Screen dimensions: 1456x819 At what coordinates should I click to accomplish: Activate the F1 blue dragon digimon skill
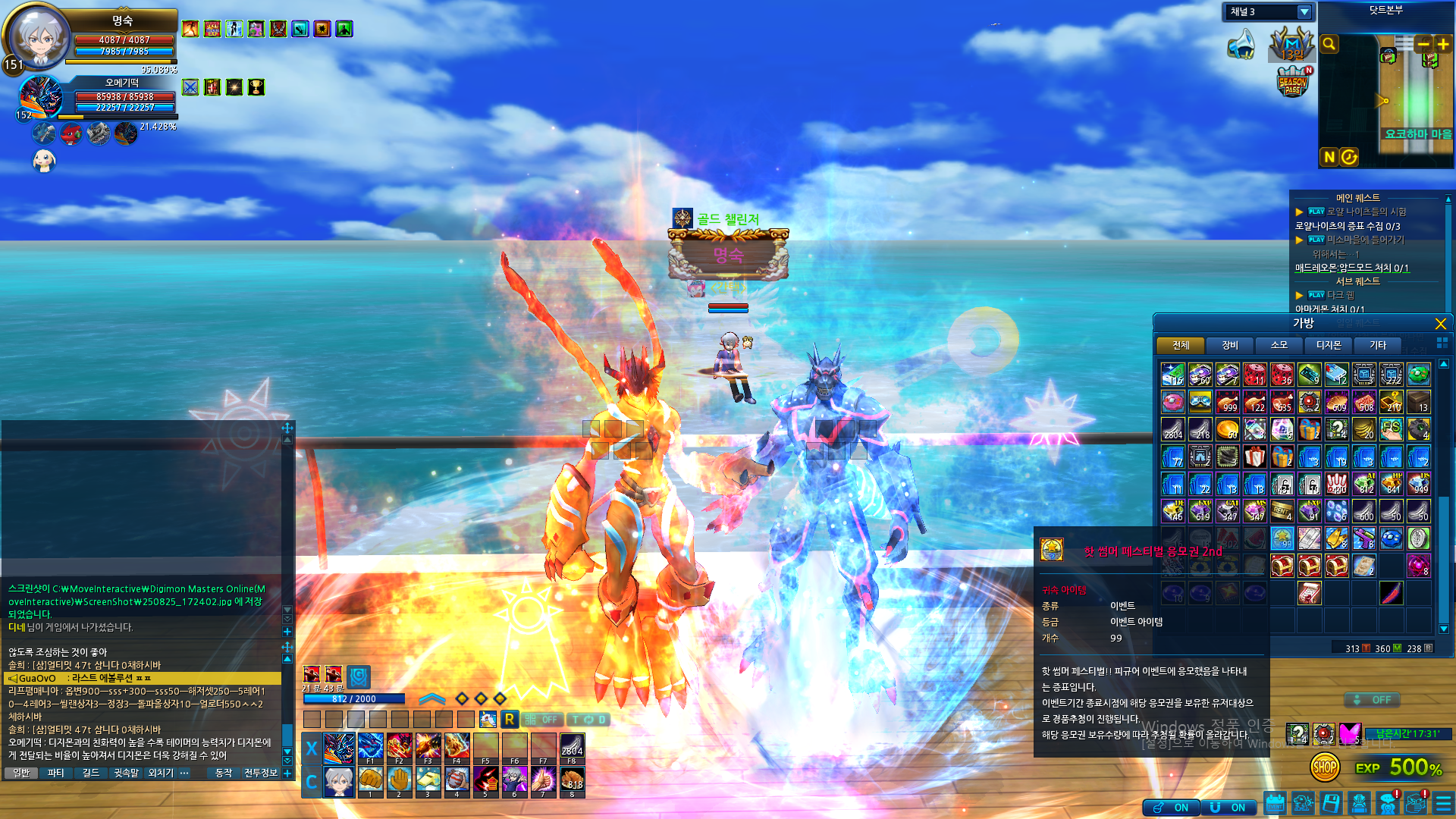point(370,747)
